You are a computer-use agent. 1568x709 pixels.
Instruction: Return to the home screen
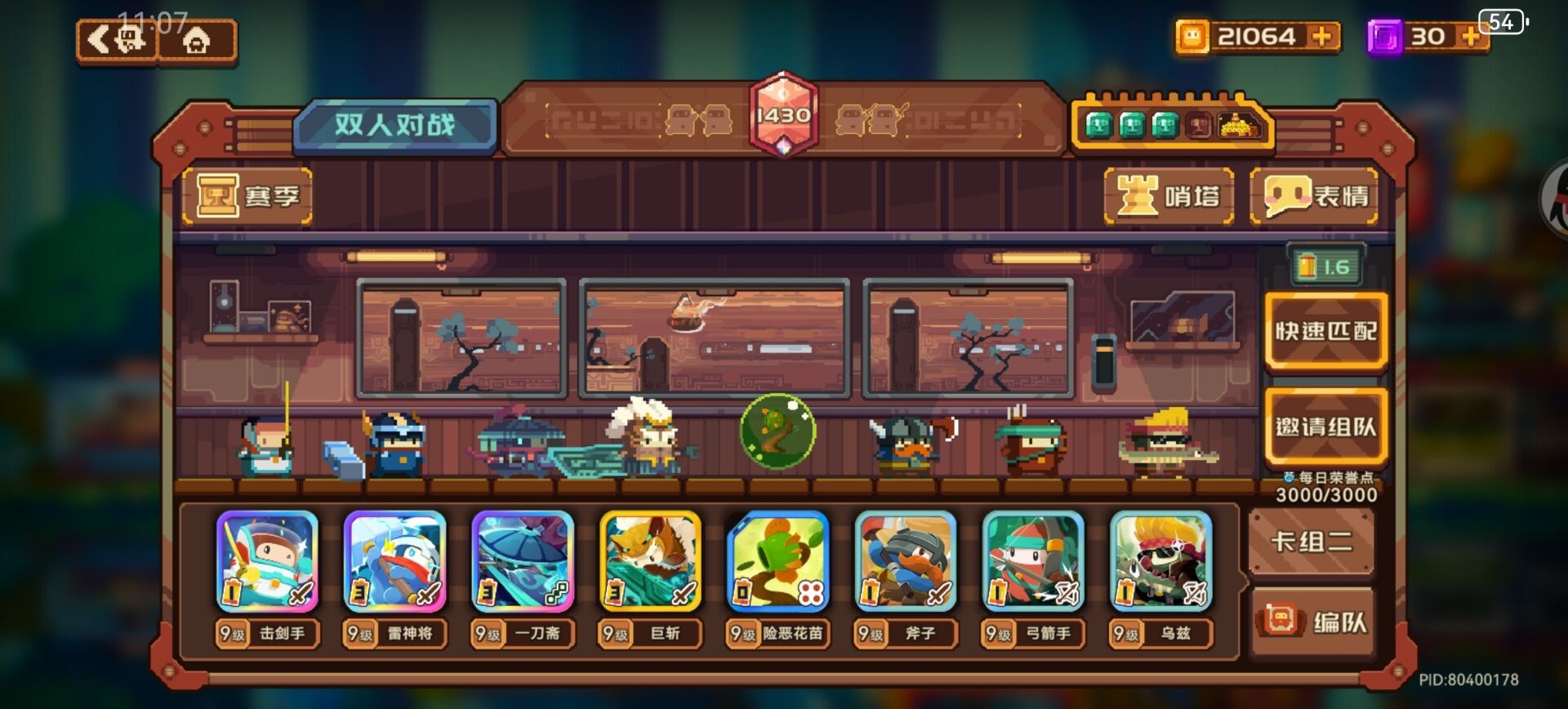(x=197, y=40)
